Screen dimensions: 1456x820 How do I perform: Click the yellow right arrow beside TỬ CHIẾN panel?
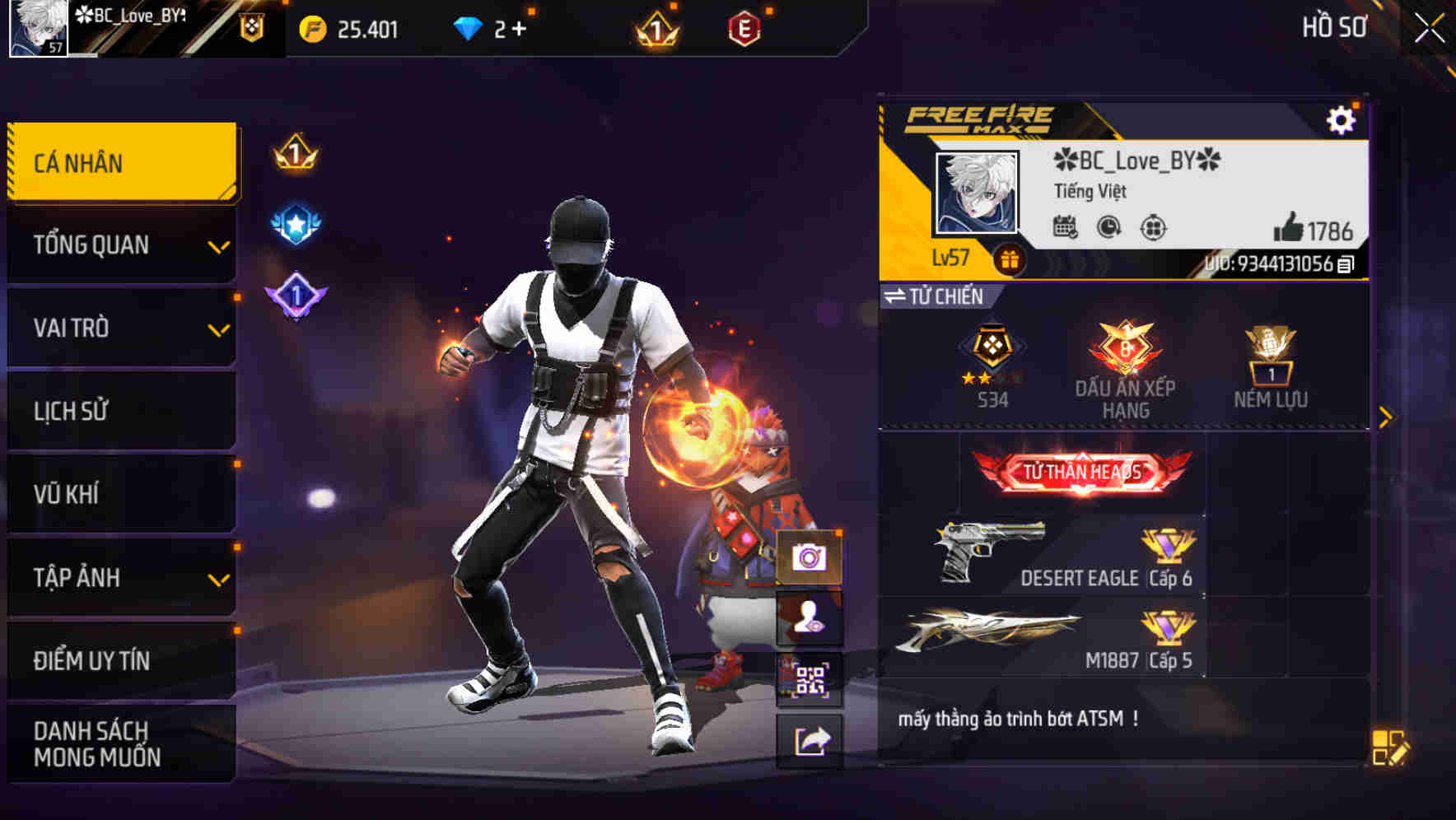click(1388, 417)
